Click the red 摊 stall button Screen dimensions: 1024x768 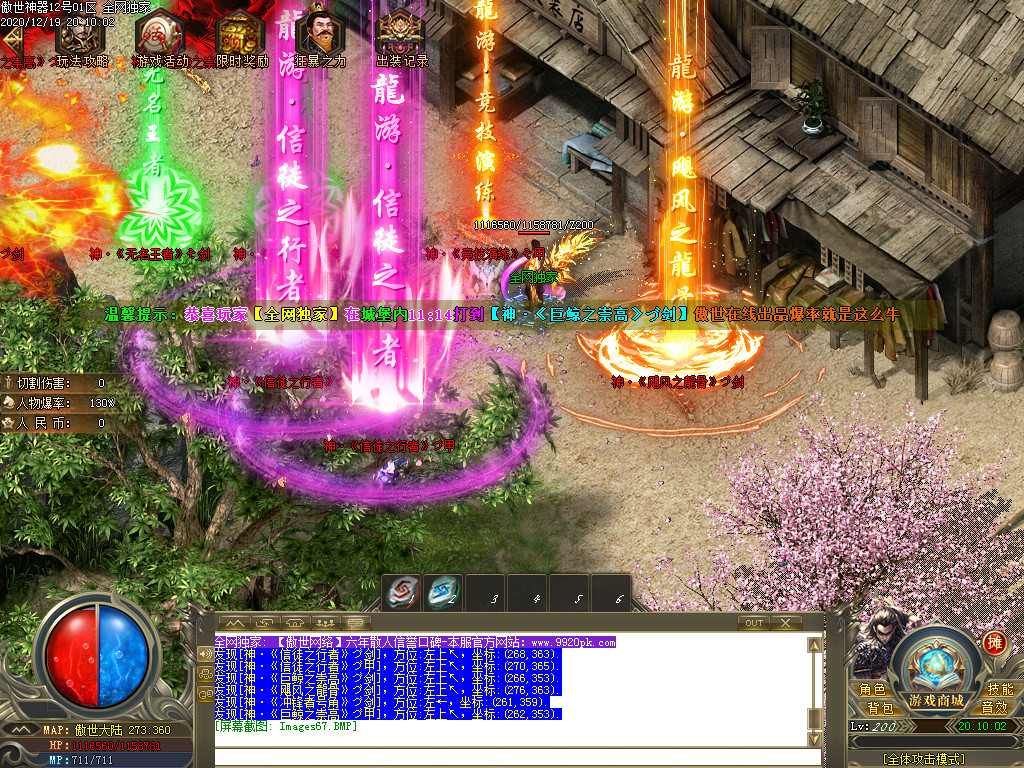994,643
